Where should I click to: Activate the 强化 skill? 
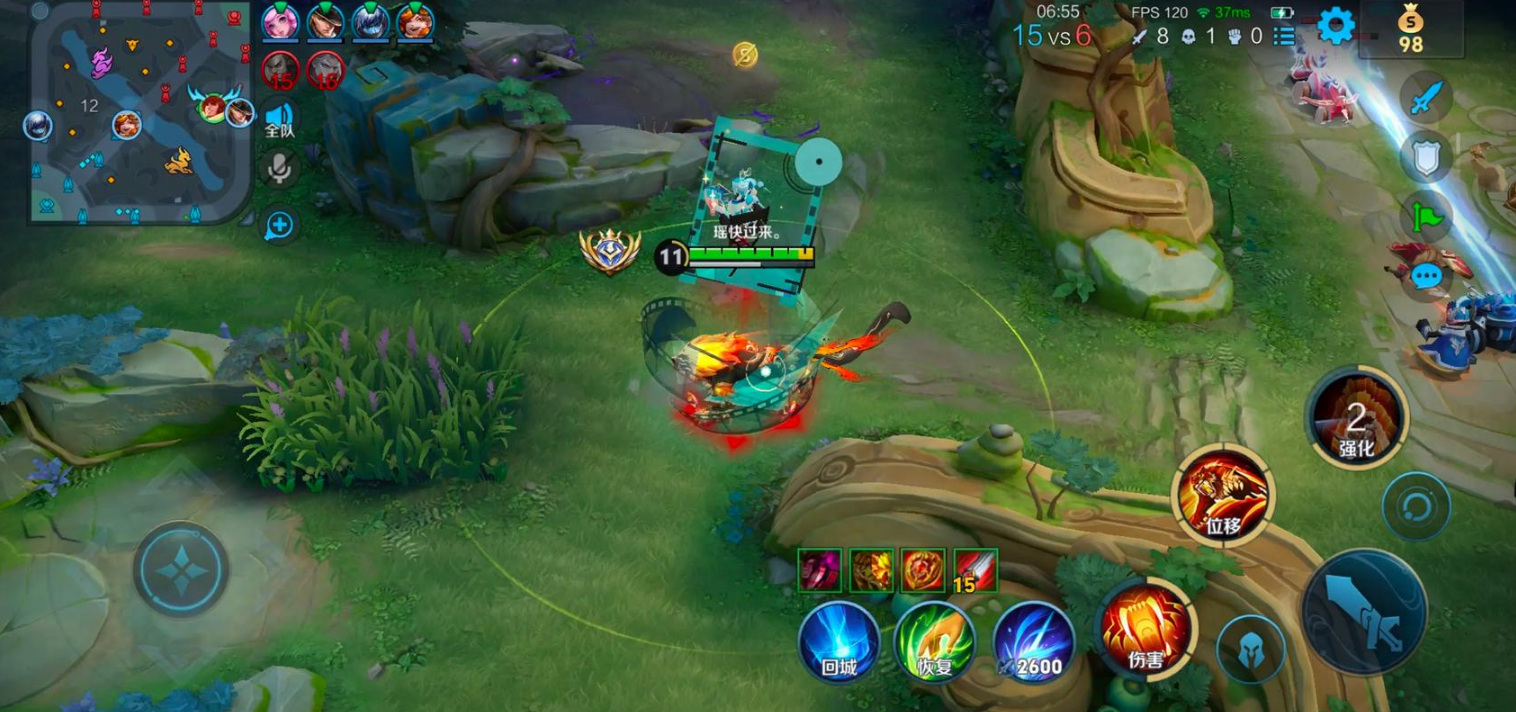click(x=1355, y=418)
